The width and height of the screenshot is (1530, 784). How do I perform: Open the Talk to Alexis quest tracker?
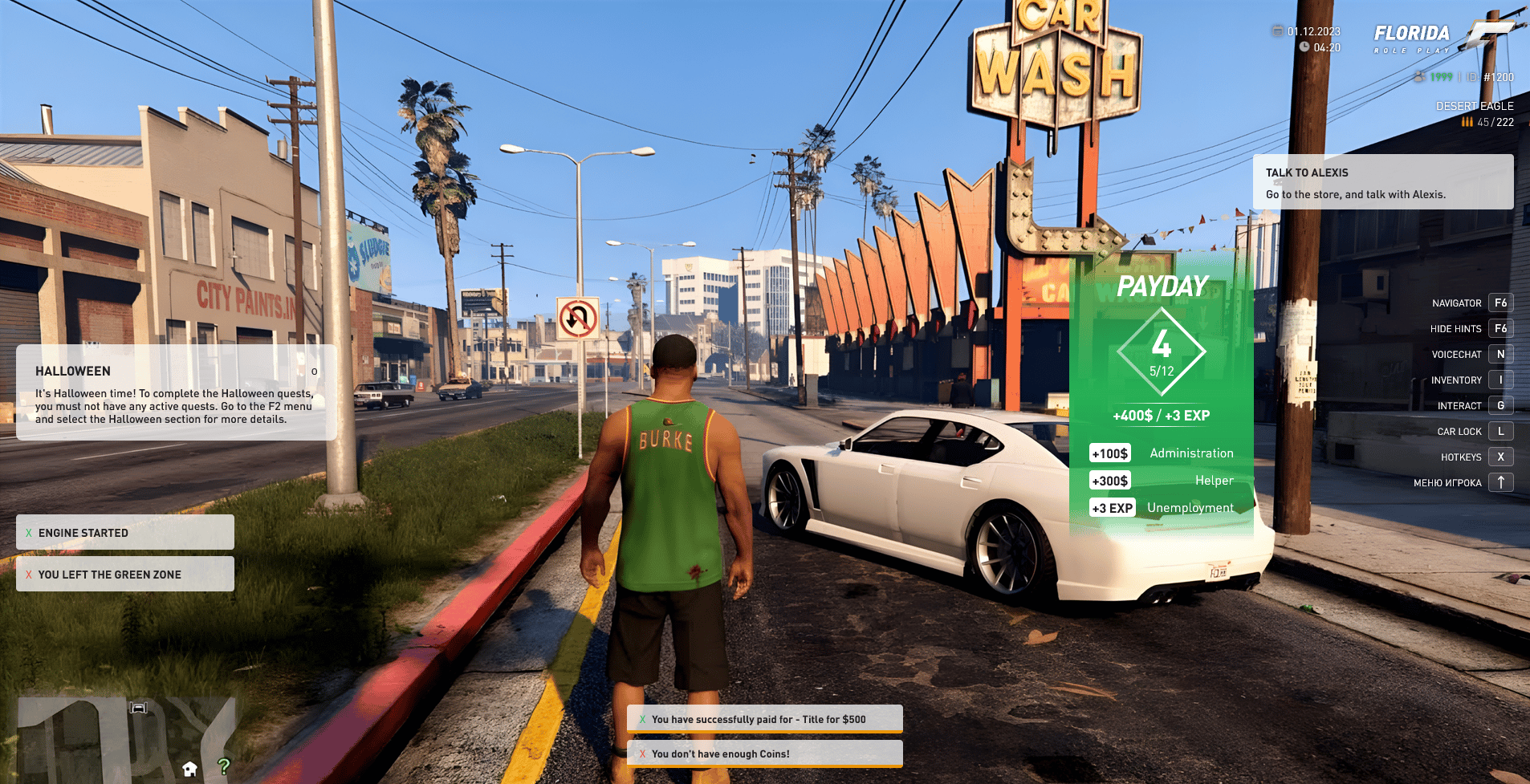(1382, 182)
